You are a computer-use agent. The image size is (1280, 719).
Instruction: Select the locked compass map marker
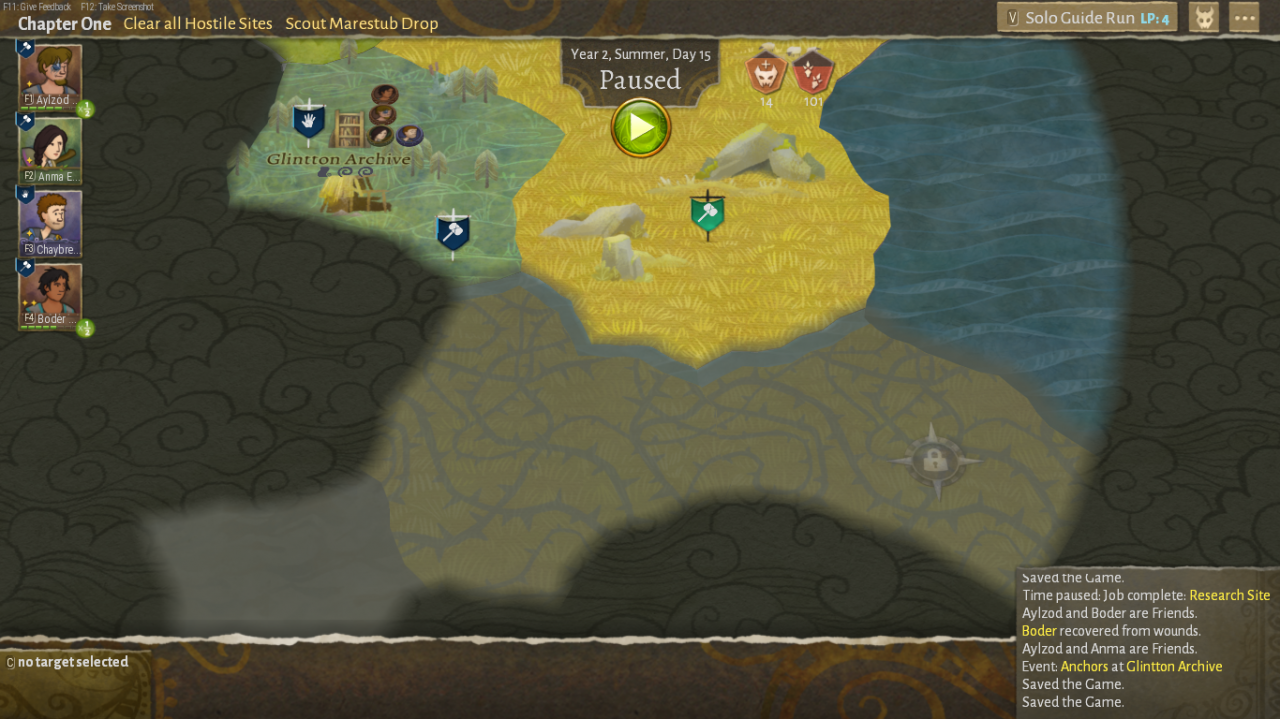(935, 460)
